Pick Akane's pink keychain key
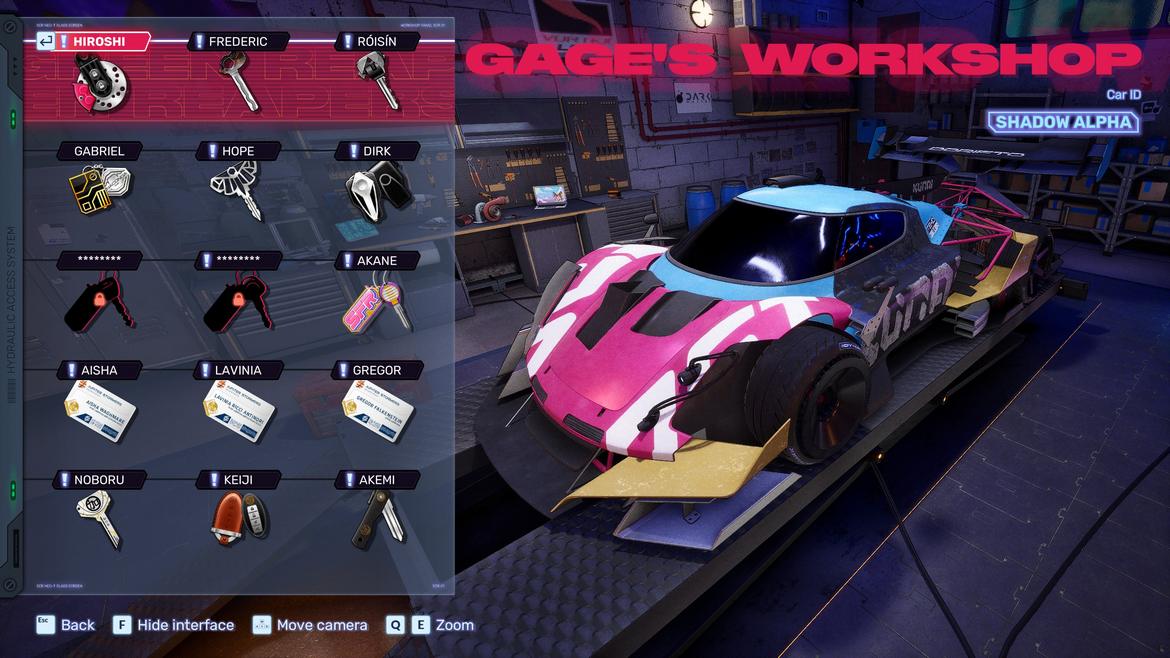This screenshot has width=1170, height=658. click(x=377, y=300)
